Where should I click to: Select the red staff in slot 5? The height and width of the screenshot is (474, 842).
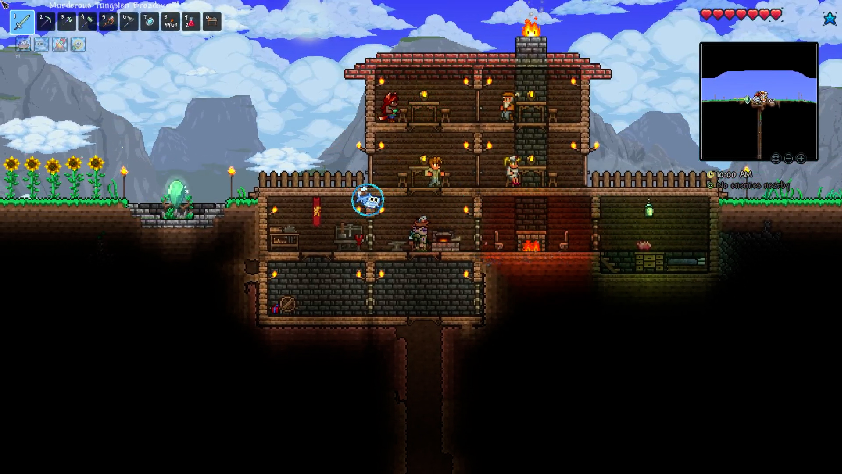pos(108,21)
